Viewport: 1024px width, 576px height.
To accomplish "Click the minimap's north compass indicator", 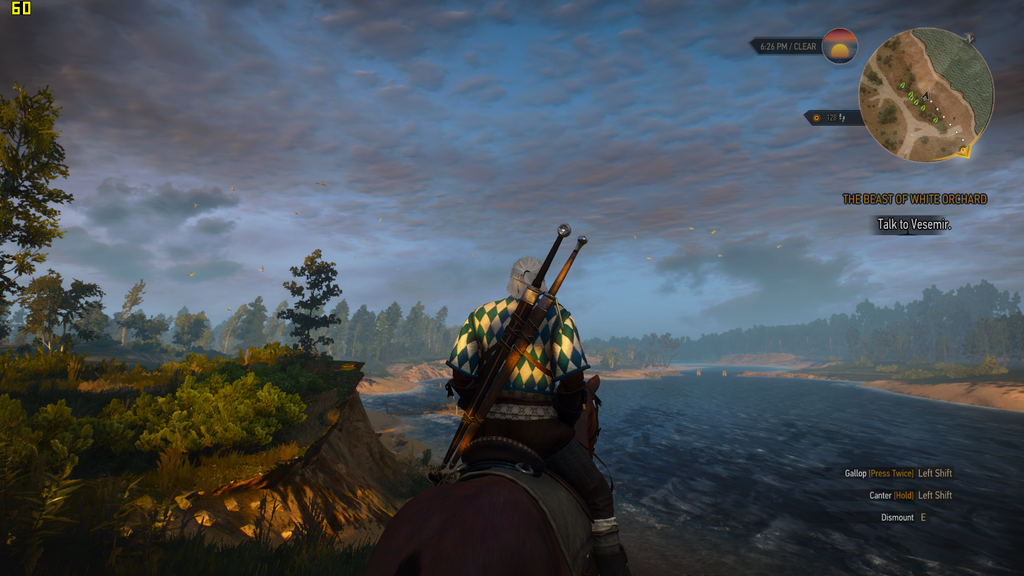I will [969, 38].
